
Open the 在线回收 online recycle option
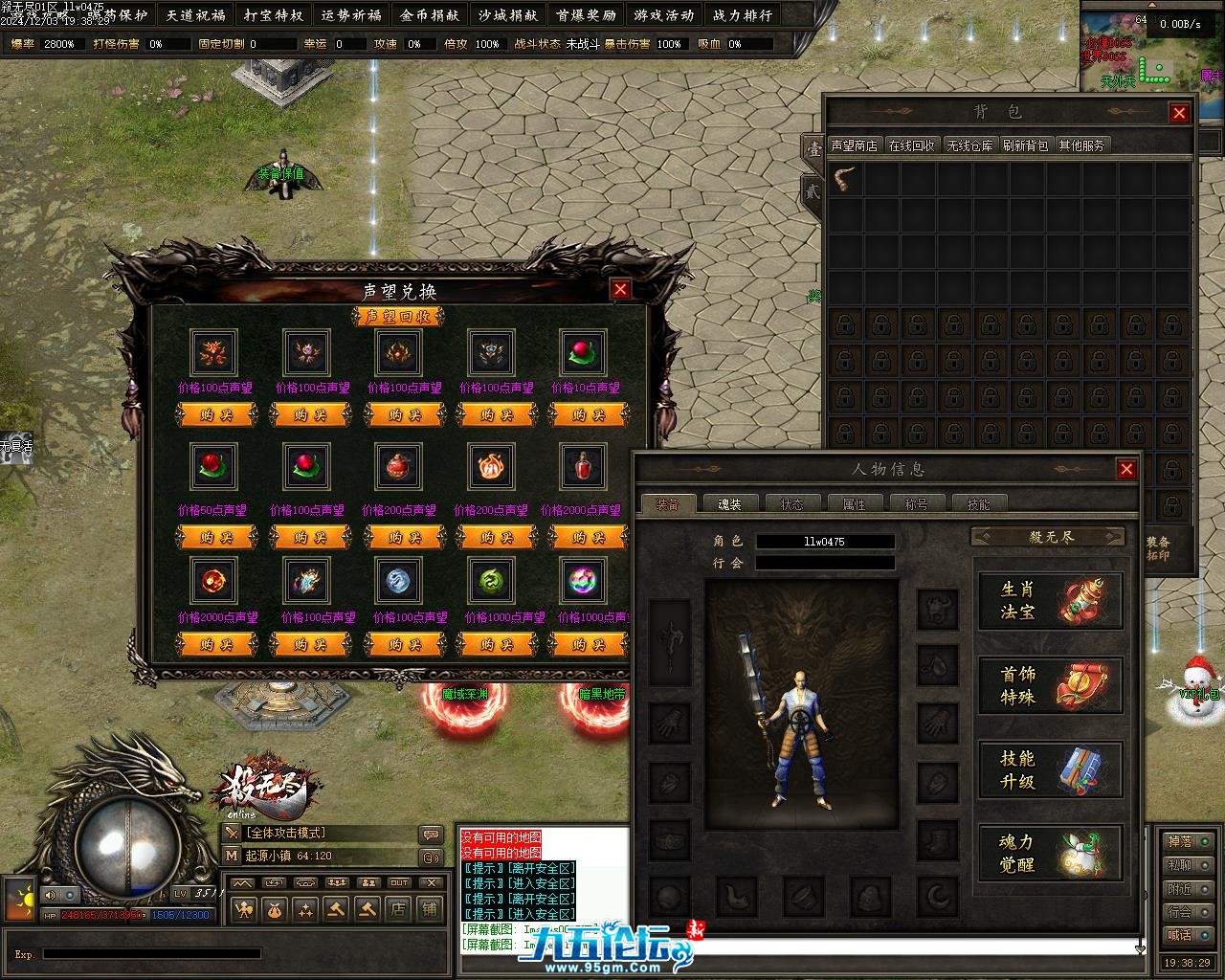[x=911, y=145]
